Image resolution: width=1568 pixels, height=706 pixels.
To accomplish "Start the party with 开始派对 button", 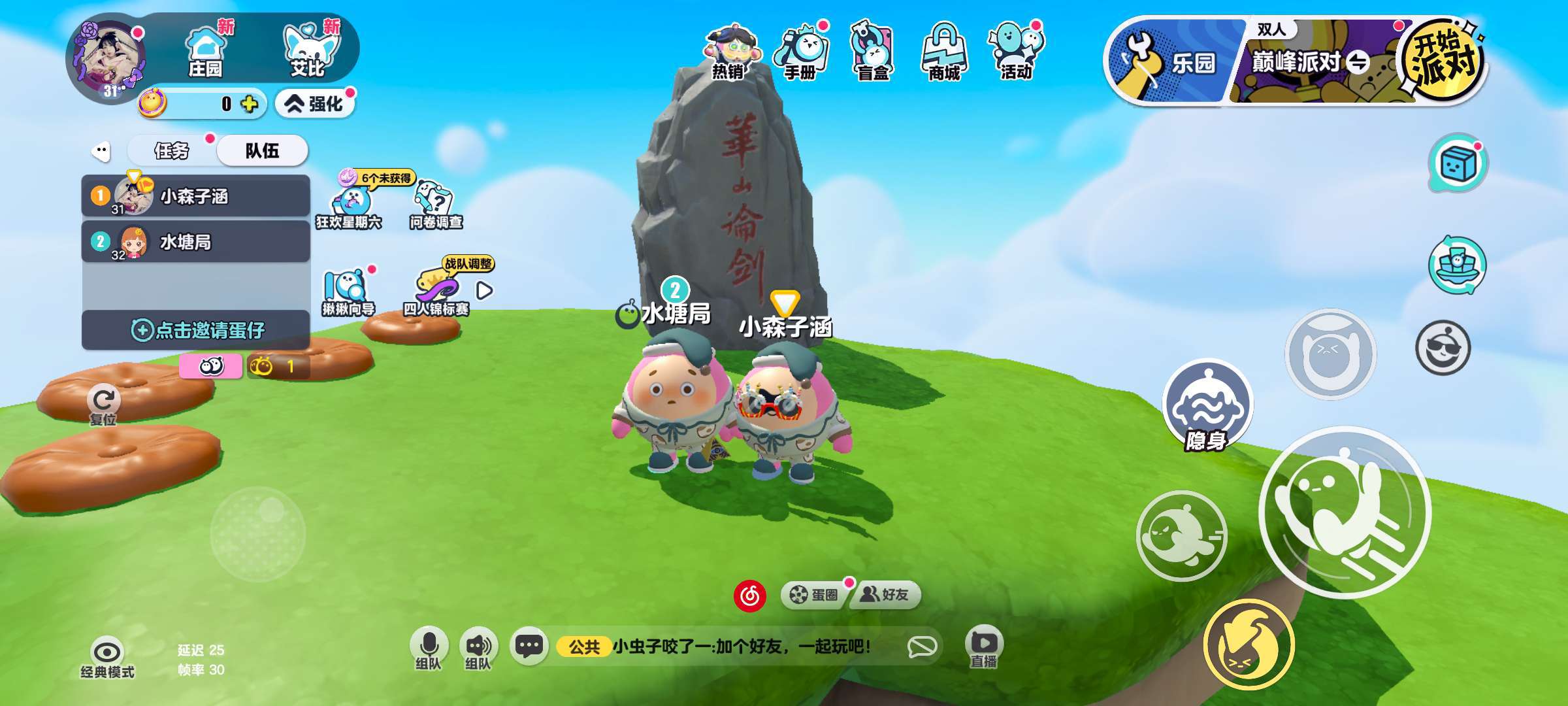I will (x=1444, y=60).
